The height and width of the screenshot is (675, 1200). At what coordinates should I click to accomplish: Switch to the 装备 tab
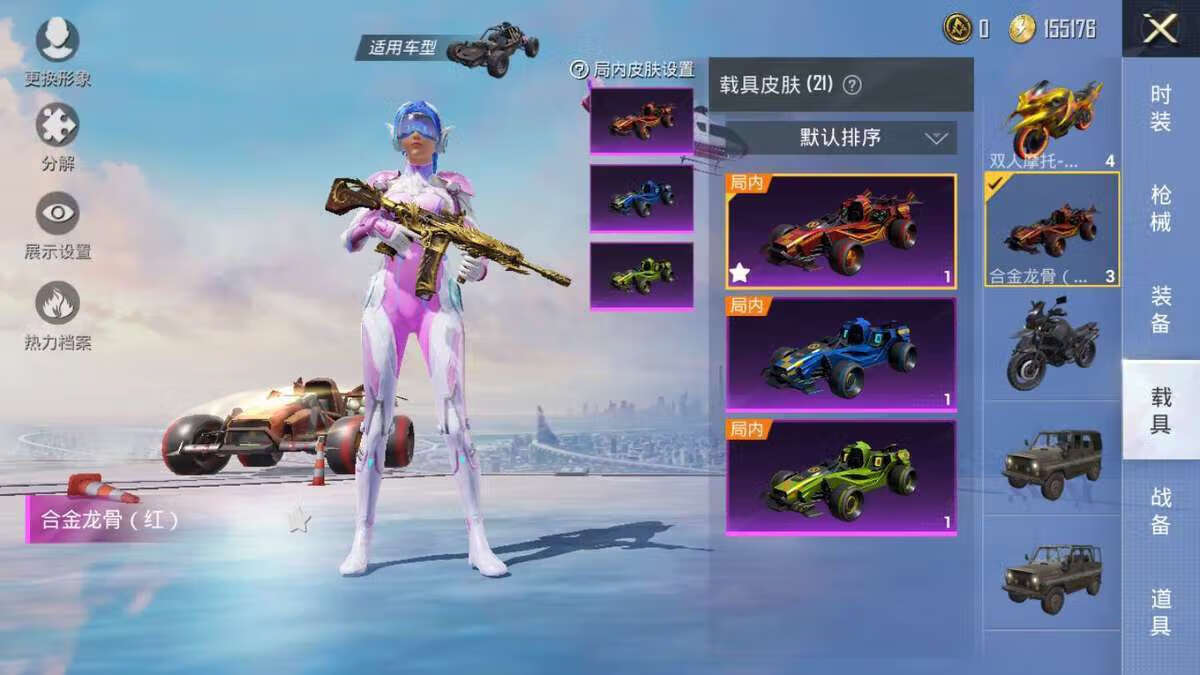1160,309
